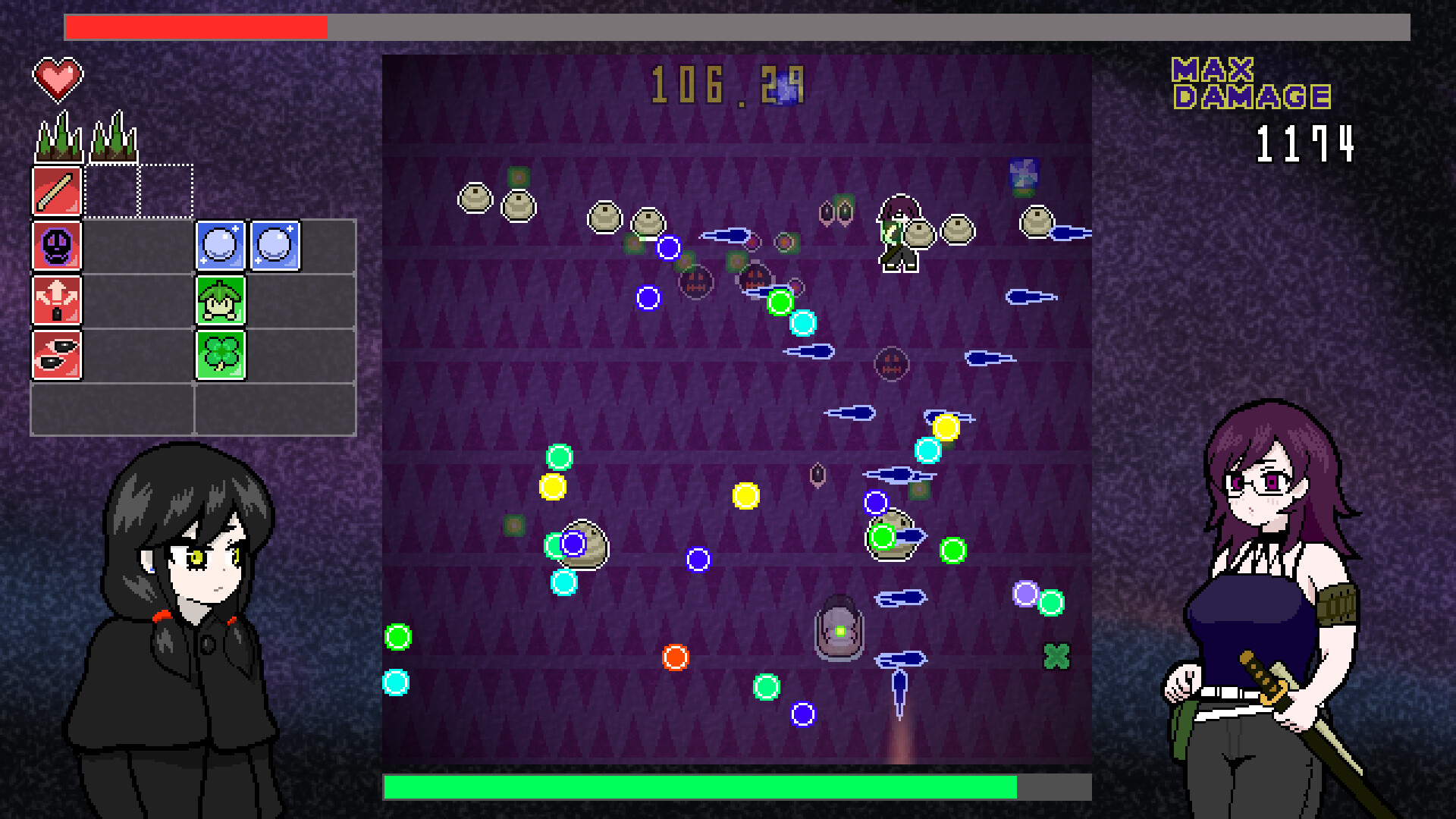Click the dark spirit mask item
1456x819 pixels.
(x=57, y=244)
